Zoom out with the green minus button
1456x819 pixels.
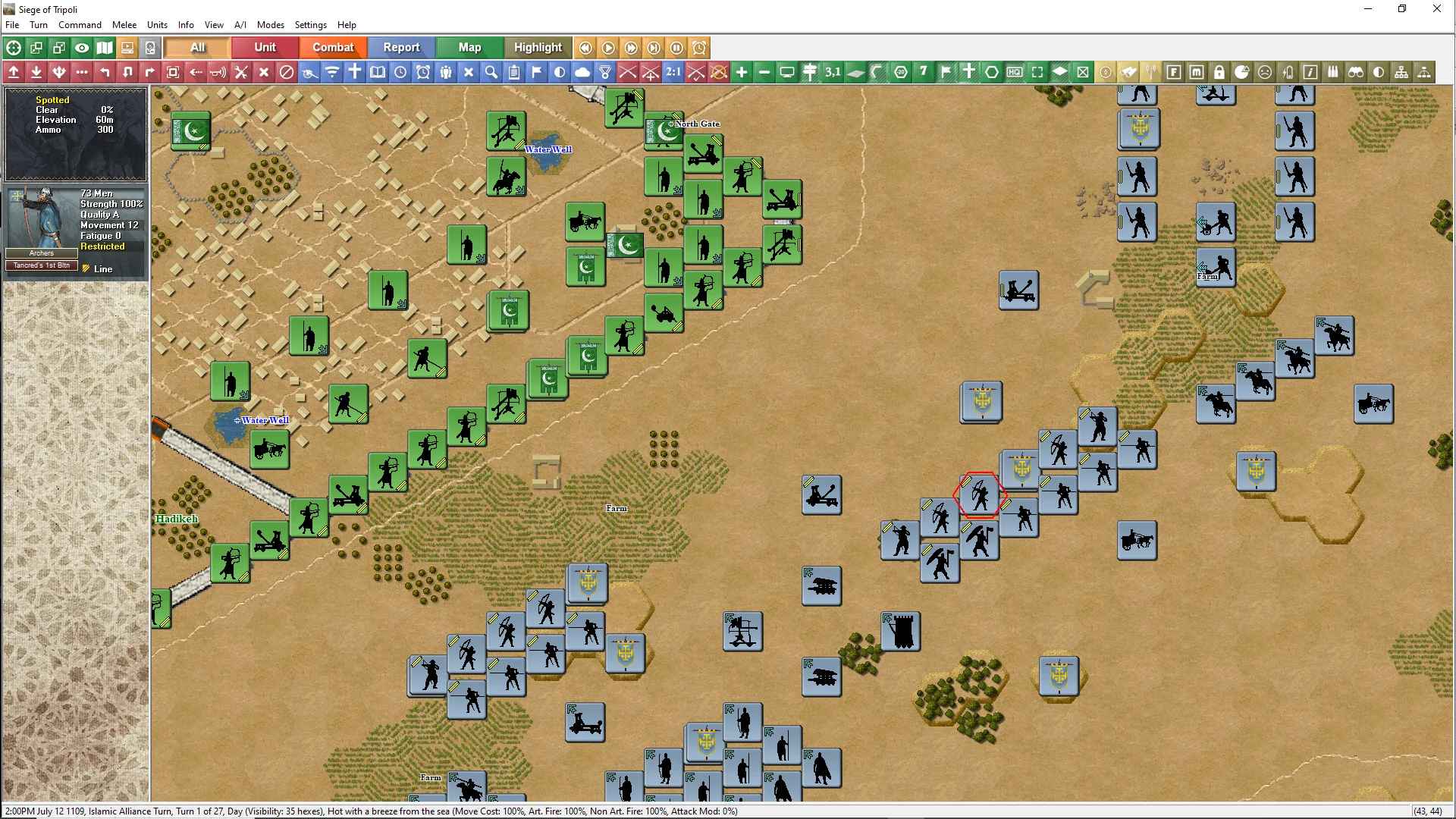click(x=764, y=72)
